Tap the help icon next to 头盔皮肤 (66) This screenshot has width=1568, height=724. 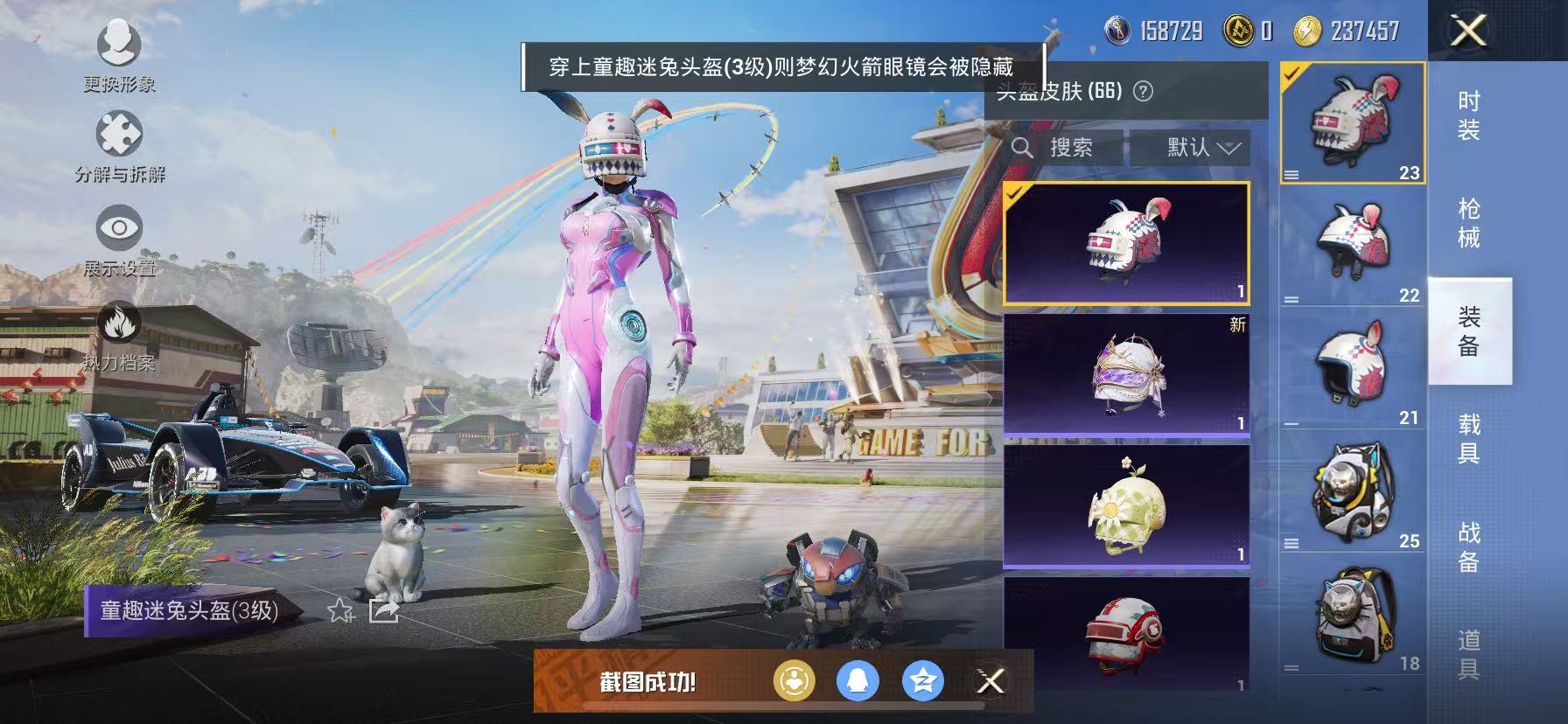click(x=1144, y=91)
